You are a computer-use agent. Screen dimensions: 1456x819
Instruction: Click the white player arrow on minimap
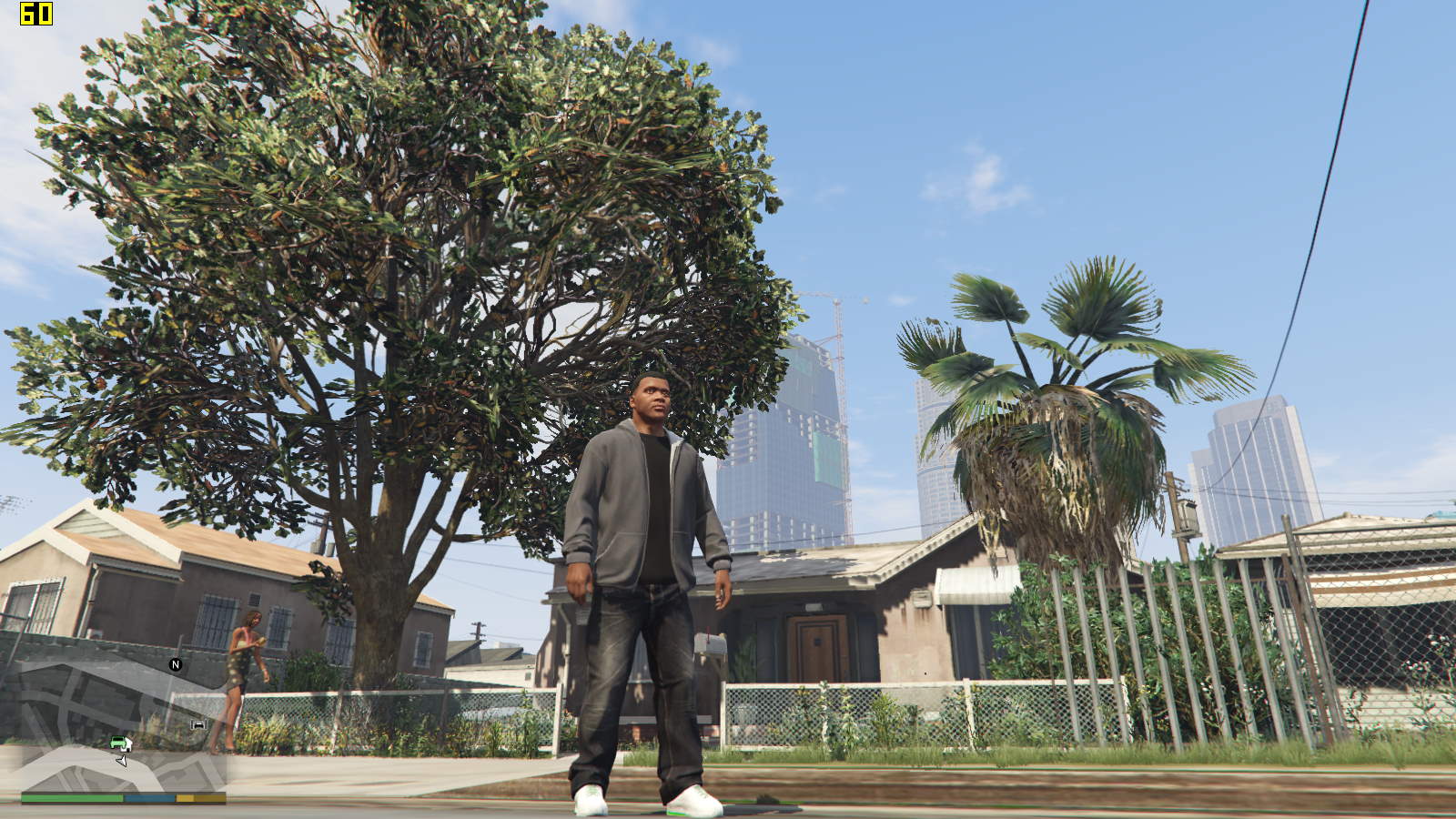click(122, 760)
